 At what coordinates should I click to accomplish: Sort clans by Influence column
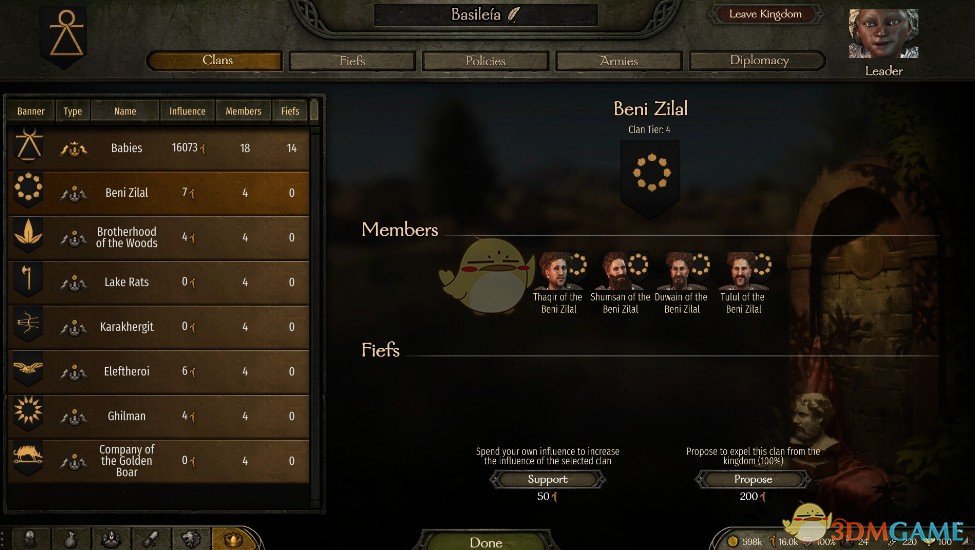coord(187,111)
